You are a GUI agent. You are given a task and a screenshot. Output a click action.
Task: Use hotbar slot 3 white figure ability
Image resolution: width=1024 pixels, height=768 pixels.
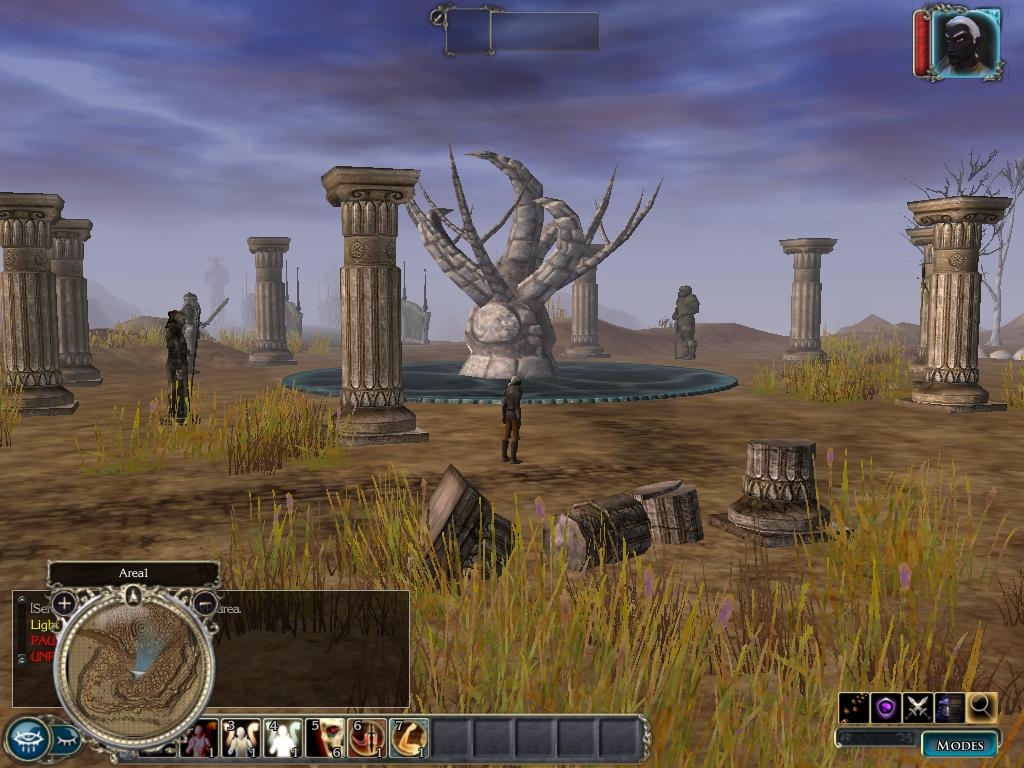click(x=241, y=739)
